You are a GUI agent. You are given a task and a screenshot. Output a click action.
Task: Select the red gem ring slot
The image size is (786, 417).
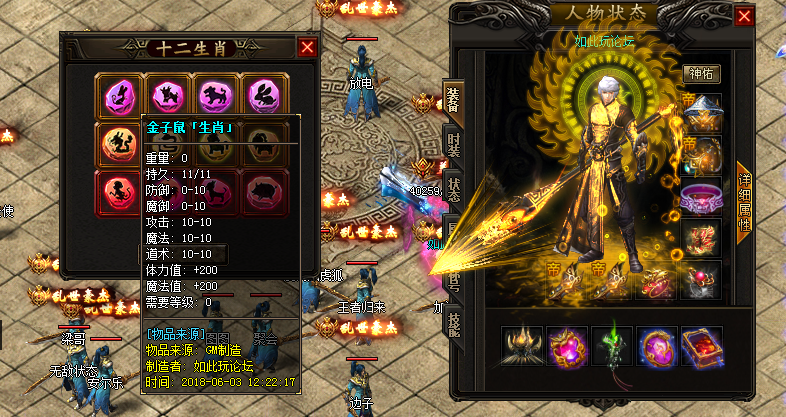tap(701, 279)
